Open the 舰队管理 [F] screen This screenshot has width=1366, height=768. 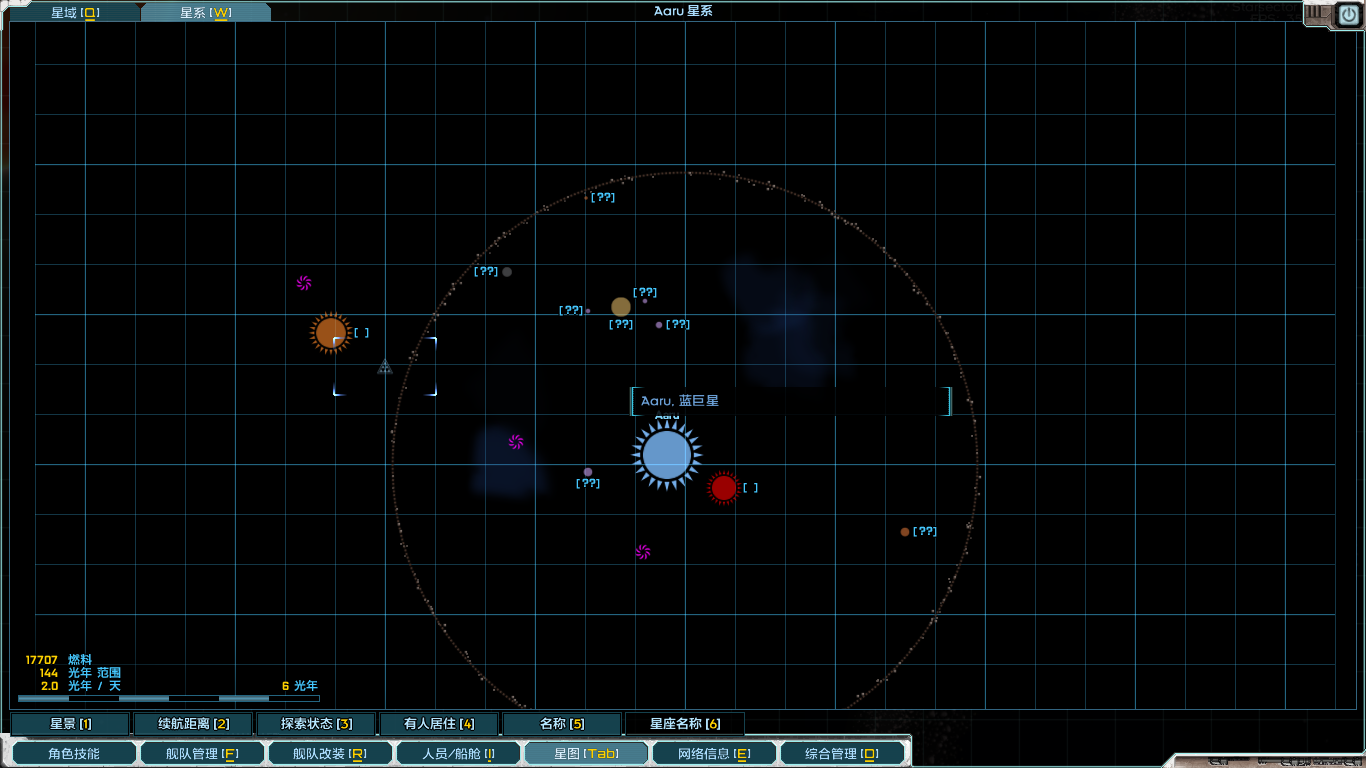(202, 752)
